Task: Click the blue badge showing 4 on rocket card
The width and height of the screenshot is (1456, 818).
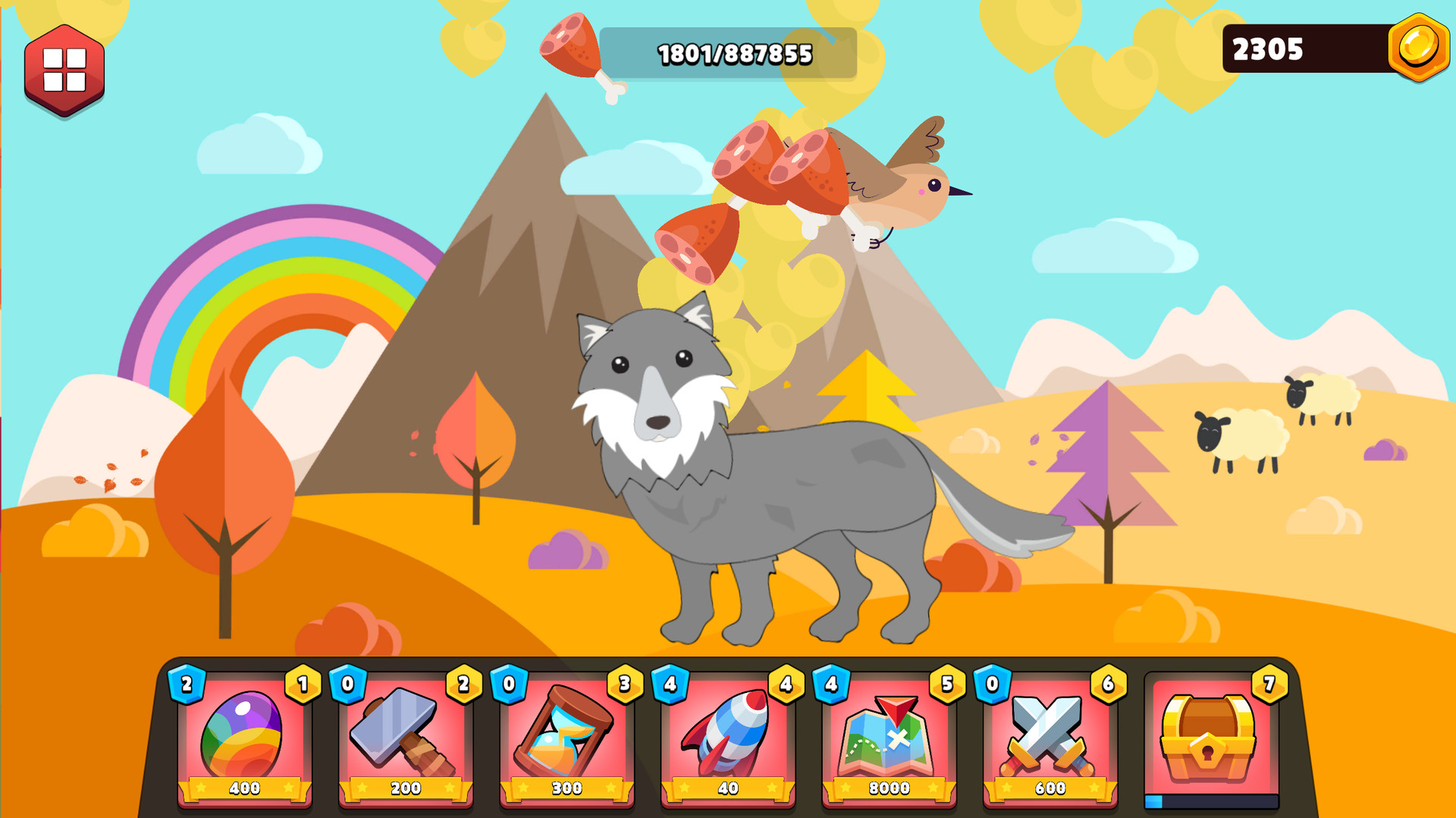Action: pos(669,685)
